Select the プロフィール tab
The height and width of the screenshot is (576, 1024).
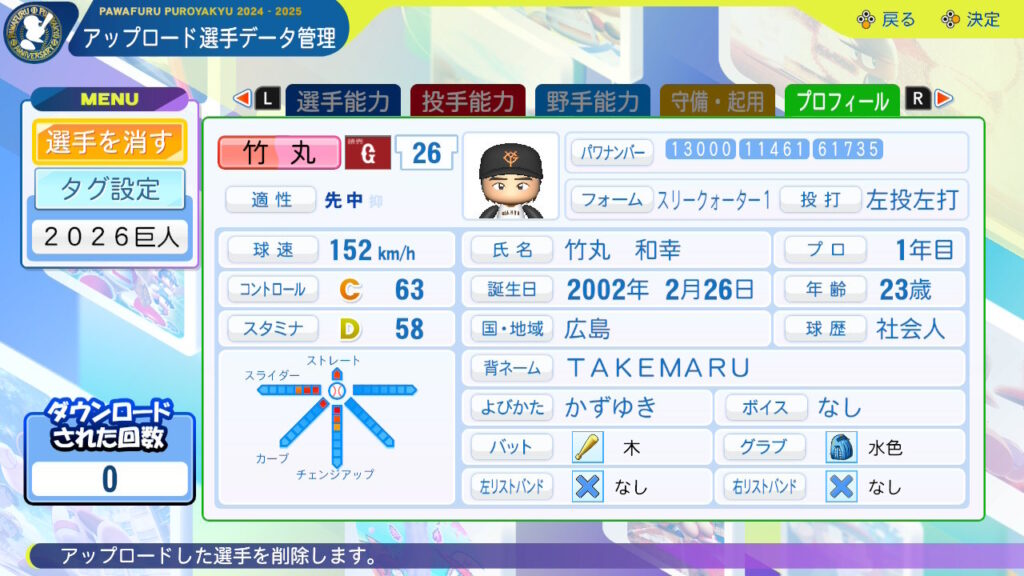[x=842, y=101]
